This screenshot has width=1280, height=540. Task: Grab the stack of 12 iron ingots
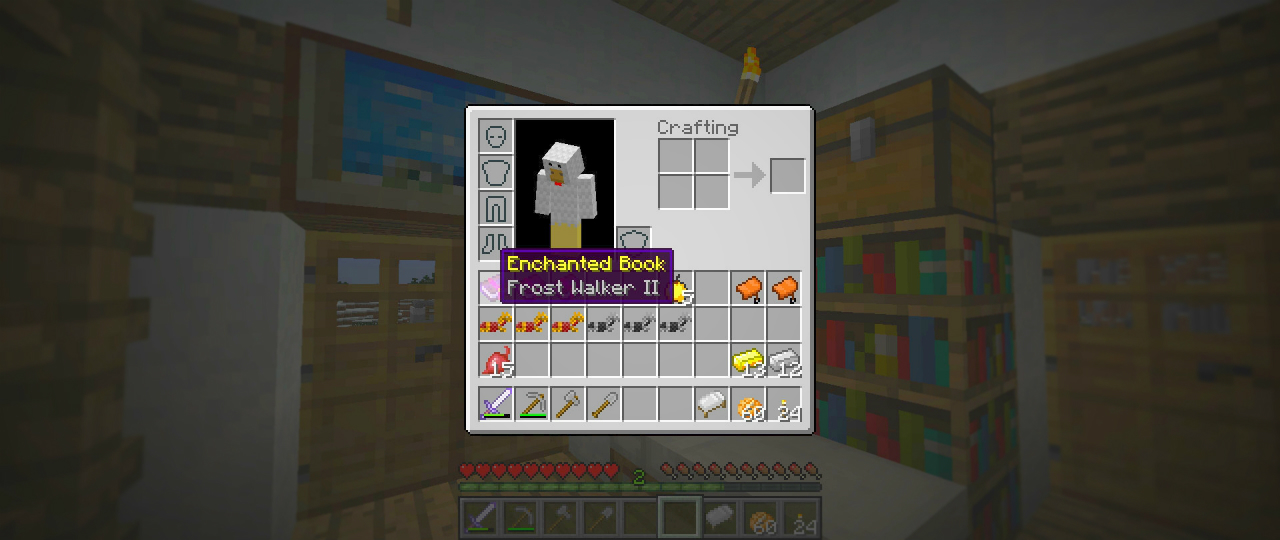[785, 361]
